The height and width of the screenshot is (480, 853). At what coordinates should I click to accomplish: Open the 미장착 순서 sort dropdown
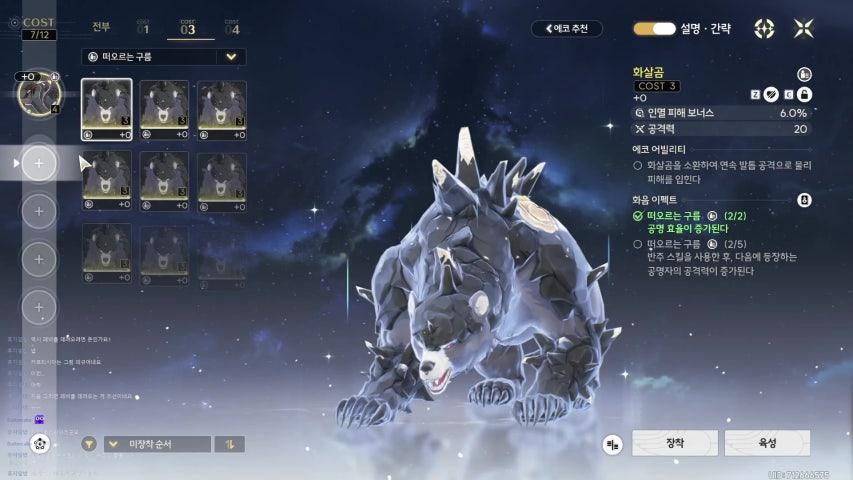(157, 444)
